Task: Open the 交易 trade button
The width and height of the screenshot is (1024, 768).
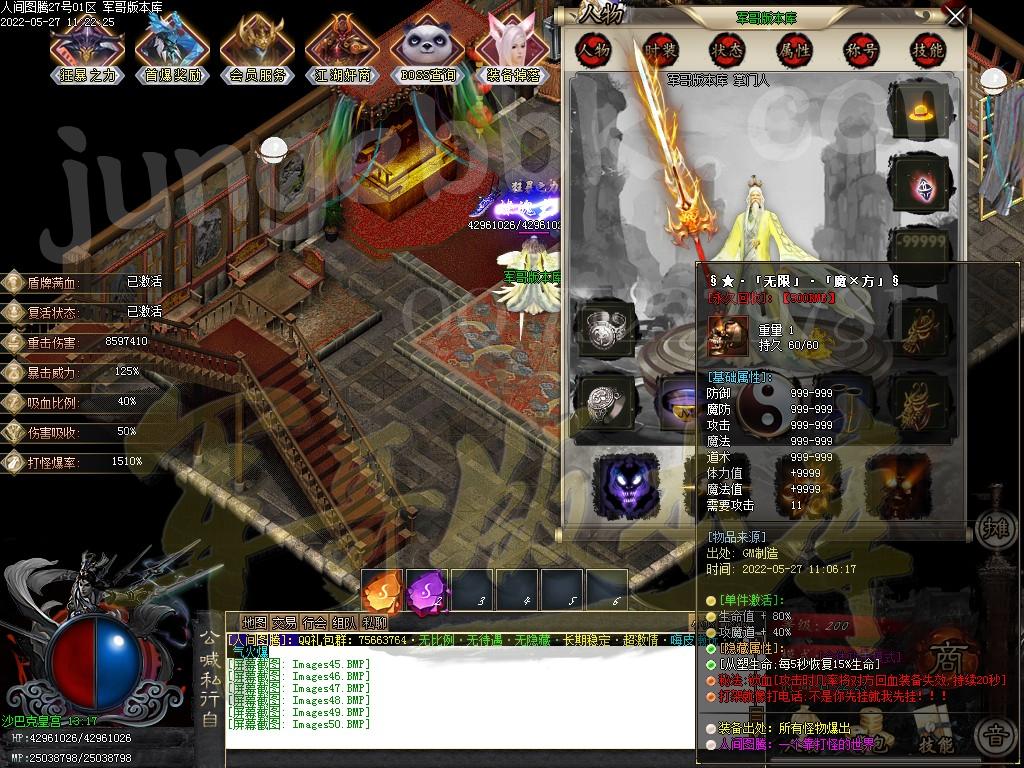Action: pyautogui.click(x=285, y=622)
